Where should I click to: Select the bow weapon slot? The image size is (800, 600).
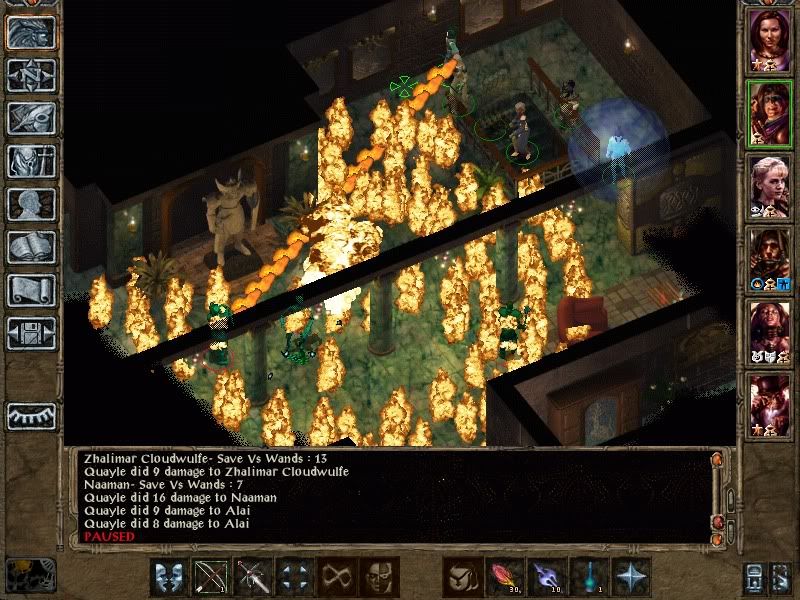point(211,577)
